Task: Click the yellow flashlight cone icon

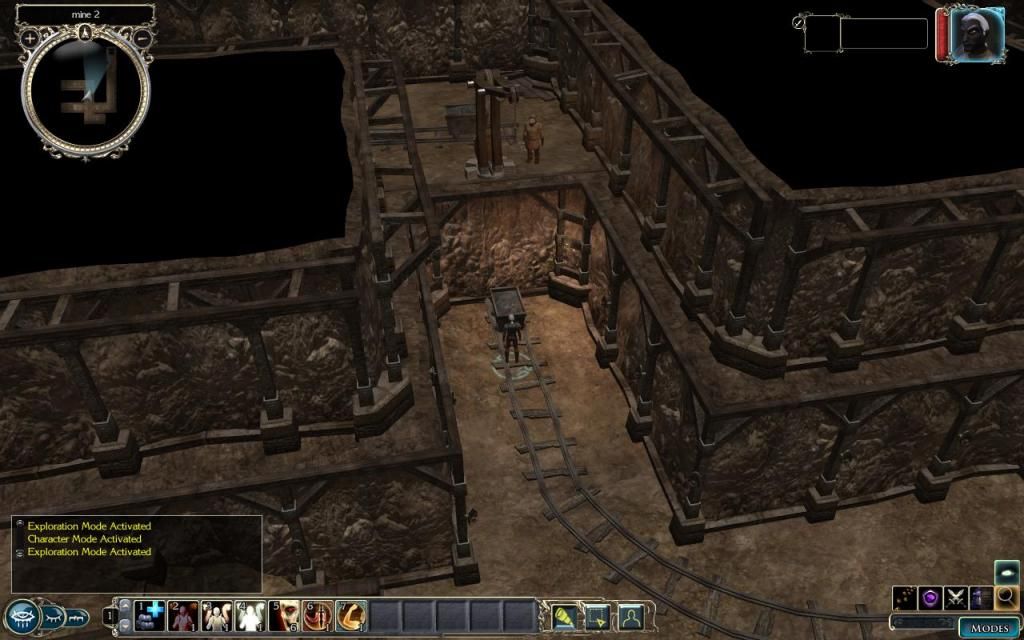Action: (x=563, y=617)
